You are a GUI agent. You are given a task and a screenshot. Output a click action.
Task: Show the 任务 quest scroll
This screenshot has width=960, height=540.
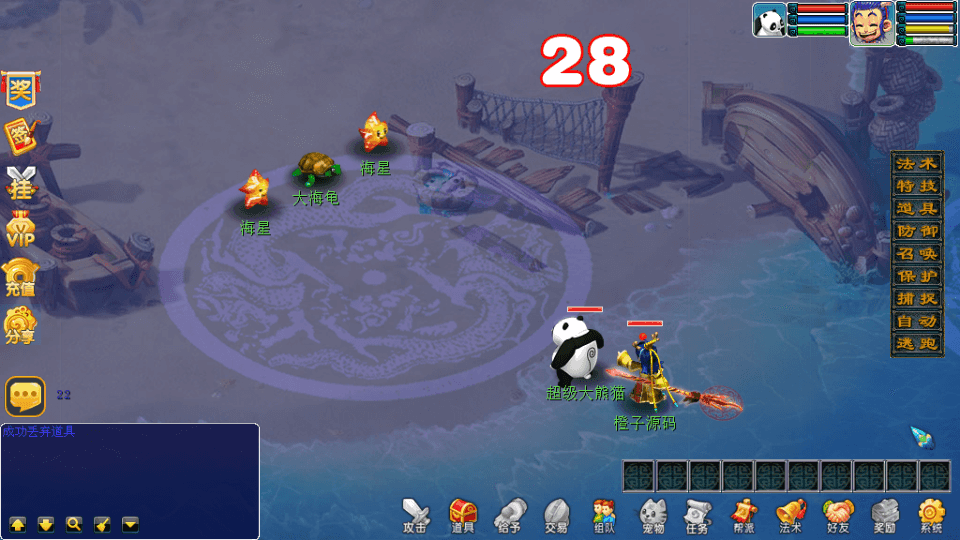click(697, 514)
